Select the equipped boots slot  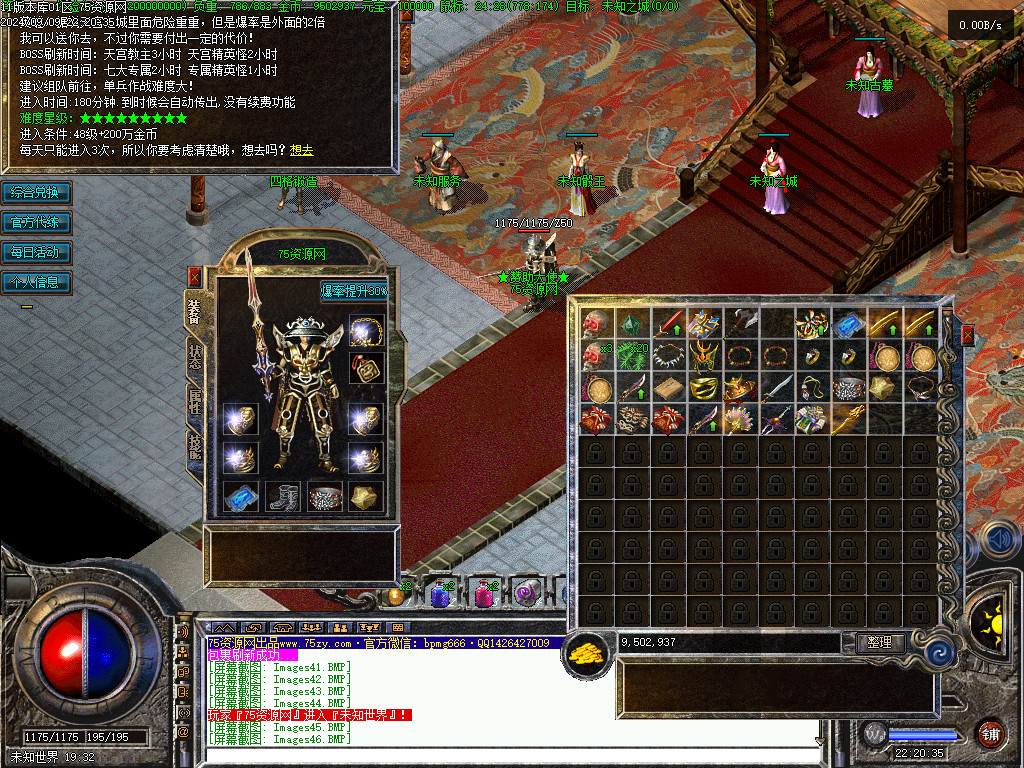coord(283,496)
